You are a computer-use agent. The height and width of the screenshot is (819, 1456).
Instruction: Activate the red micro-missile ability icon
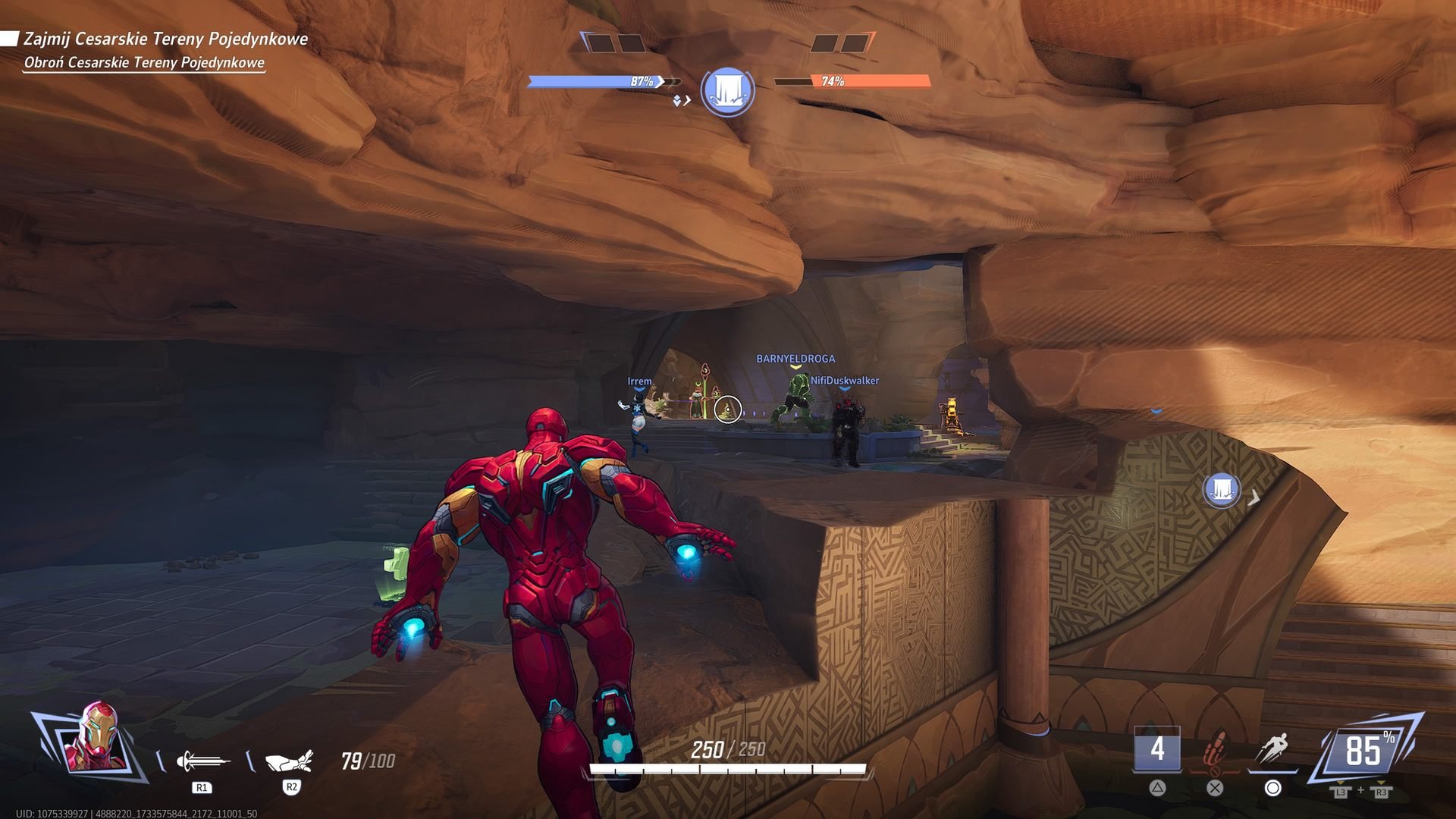(x=1215, y=749)
